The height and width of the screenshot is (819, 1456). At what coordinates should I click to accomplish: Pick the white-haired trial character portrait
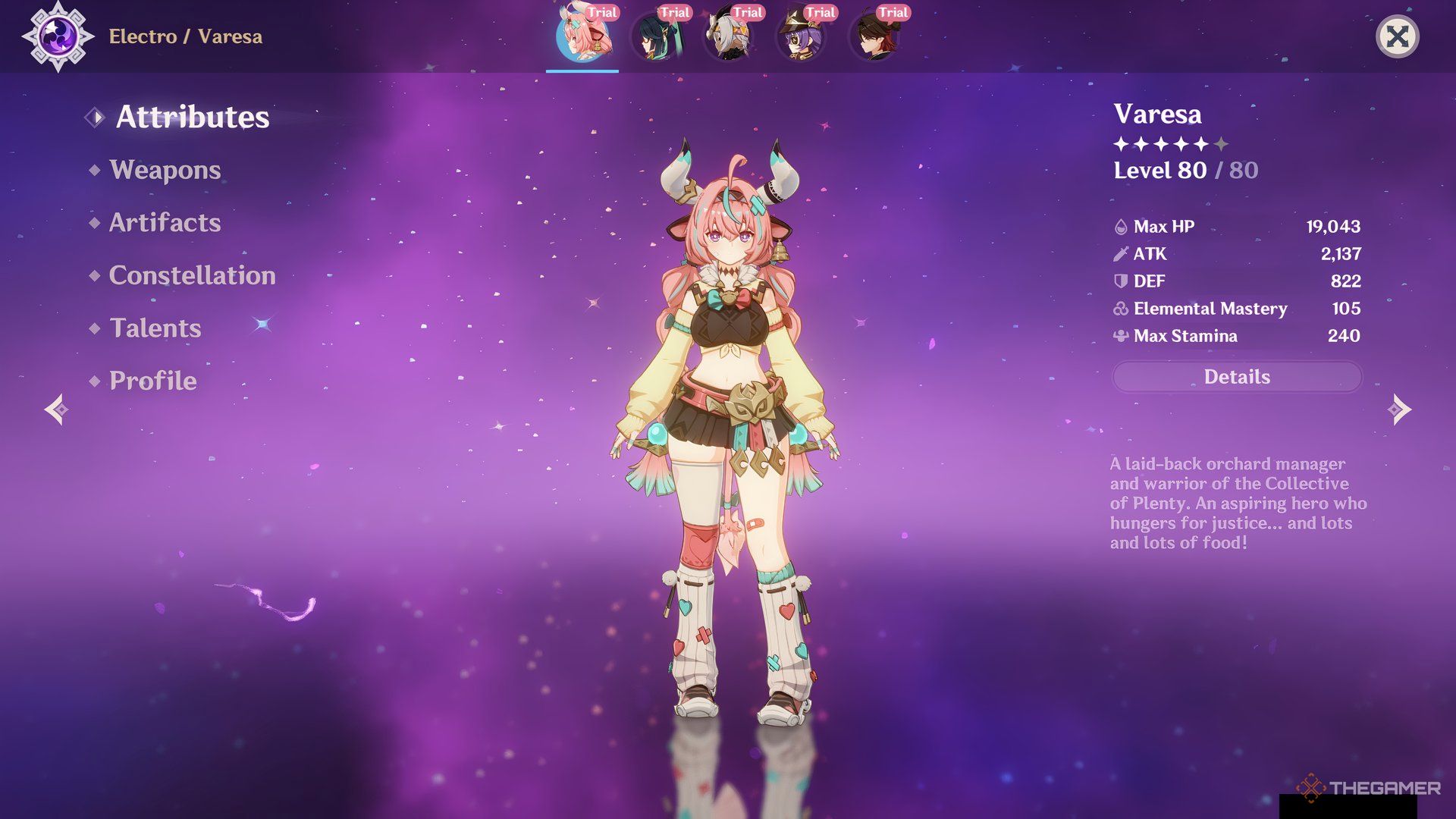(x=728, y=36)
